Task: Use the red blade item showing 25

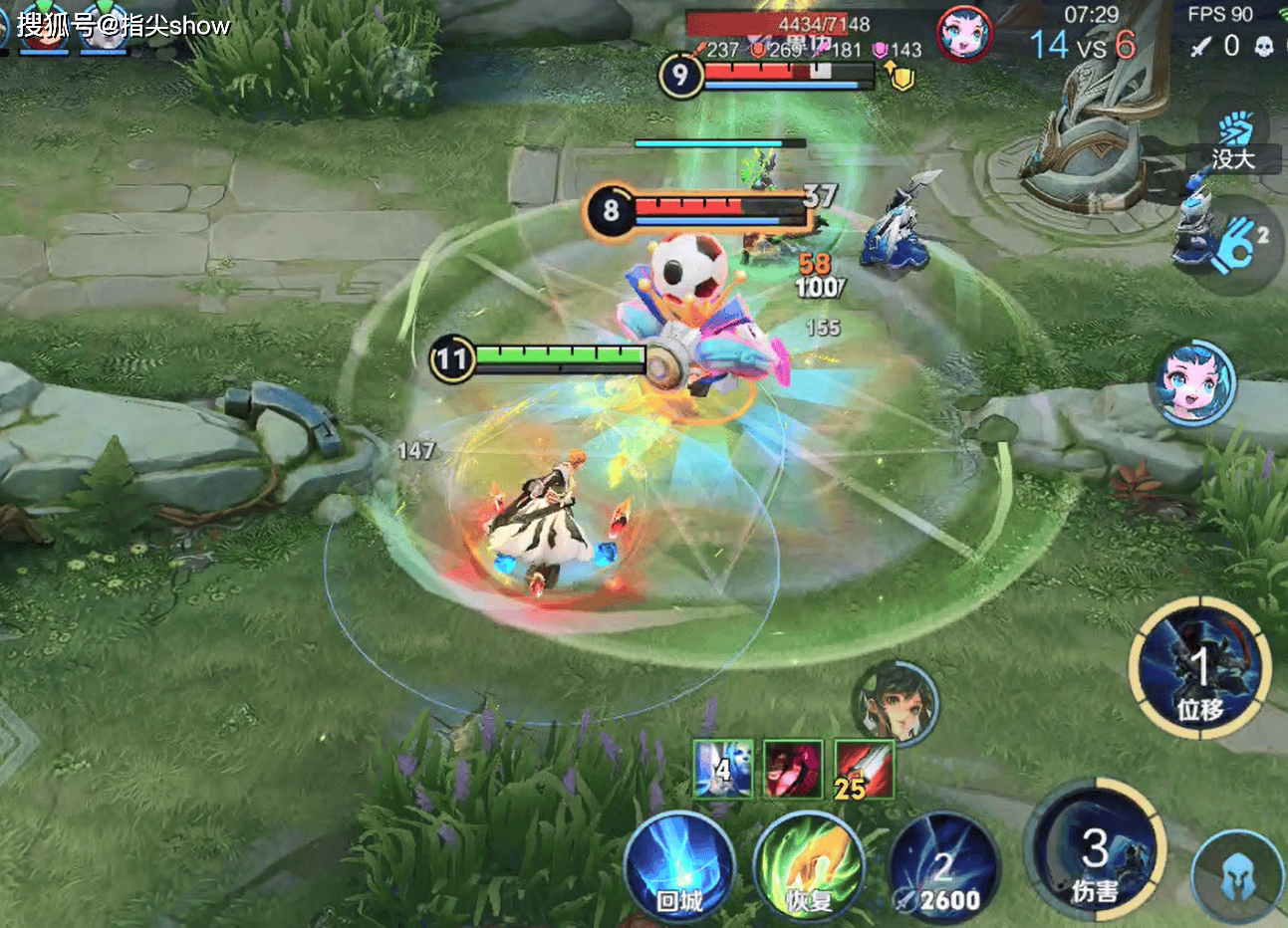Action: [864, 769]
